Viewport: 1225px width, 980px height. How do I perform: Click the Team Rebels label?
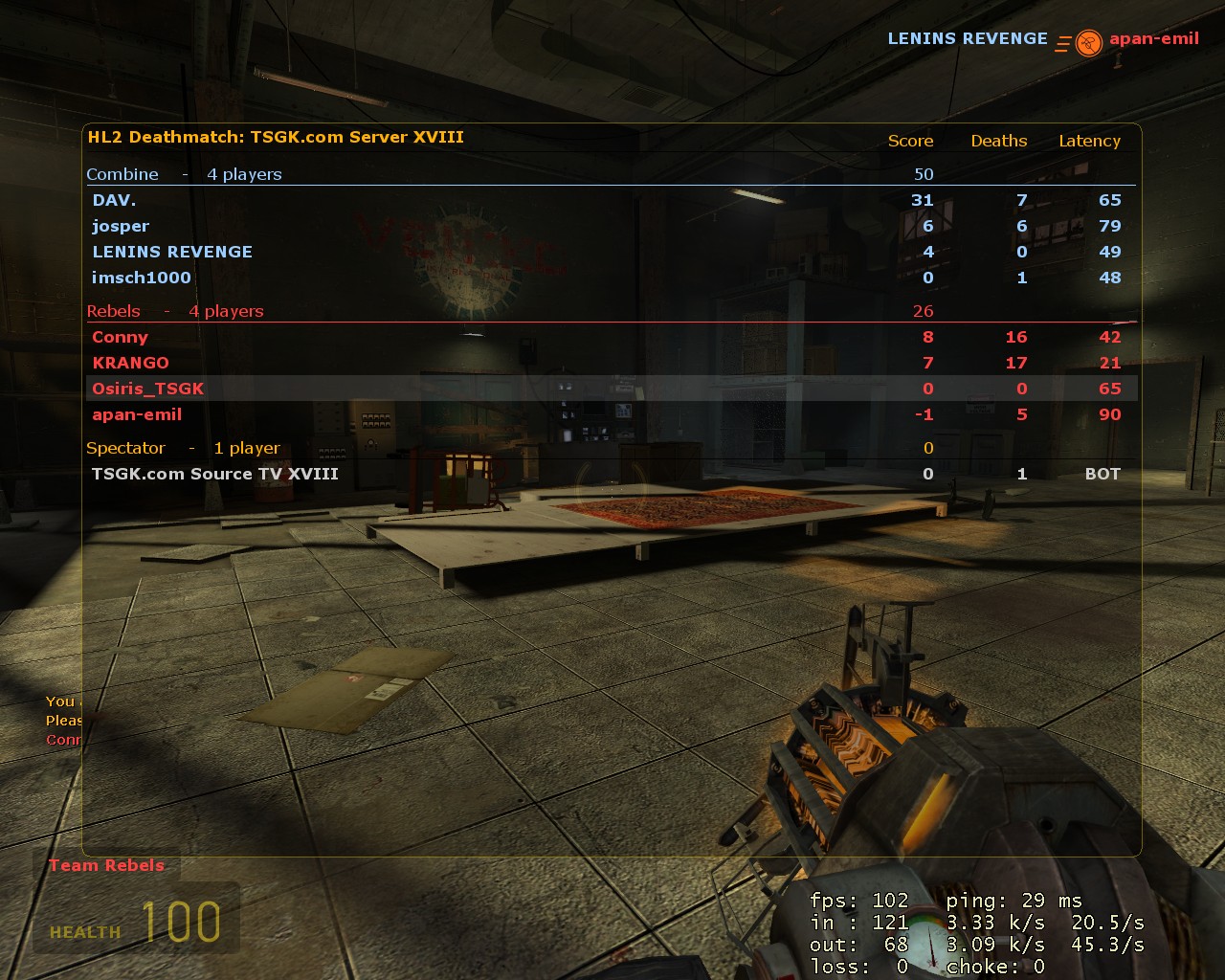point(107,865)
